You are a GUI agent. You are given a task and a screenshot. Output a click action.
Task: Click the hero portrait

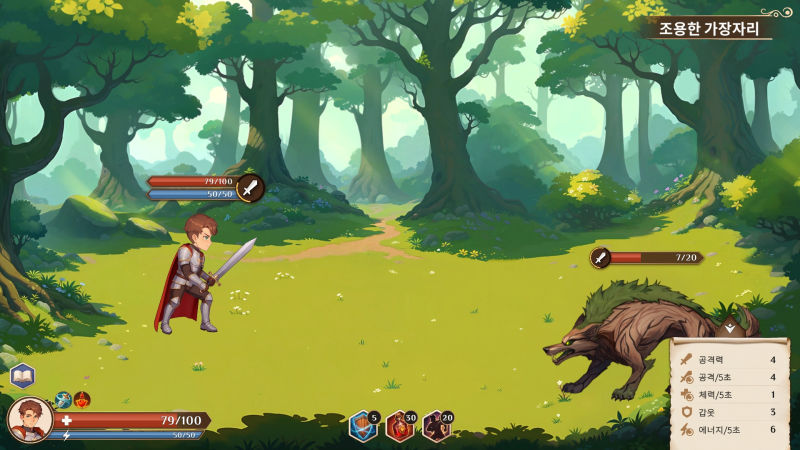30,420
